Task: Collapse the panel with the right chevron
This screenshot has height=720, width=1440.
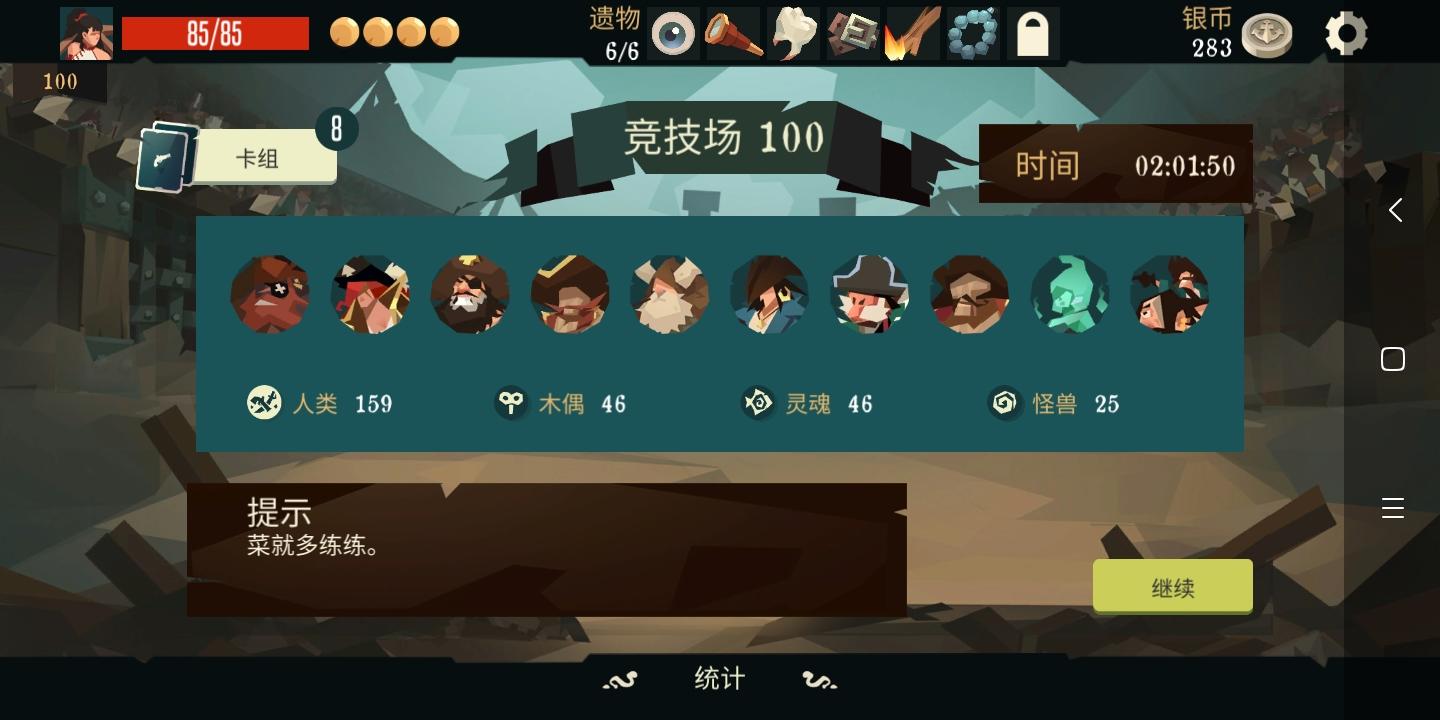Action: [x=1394, y=210]
